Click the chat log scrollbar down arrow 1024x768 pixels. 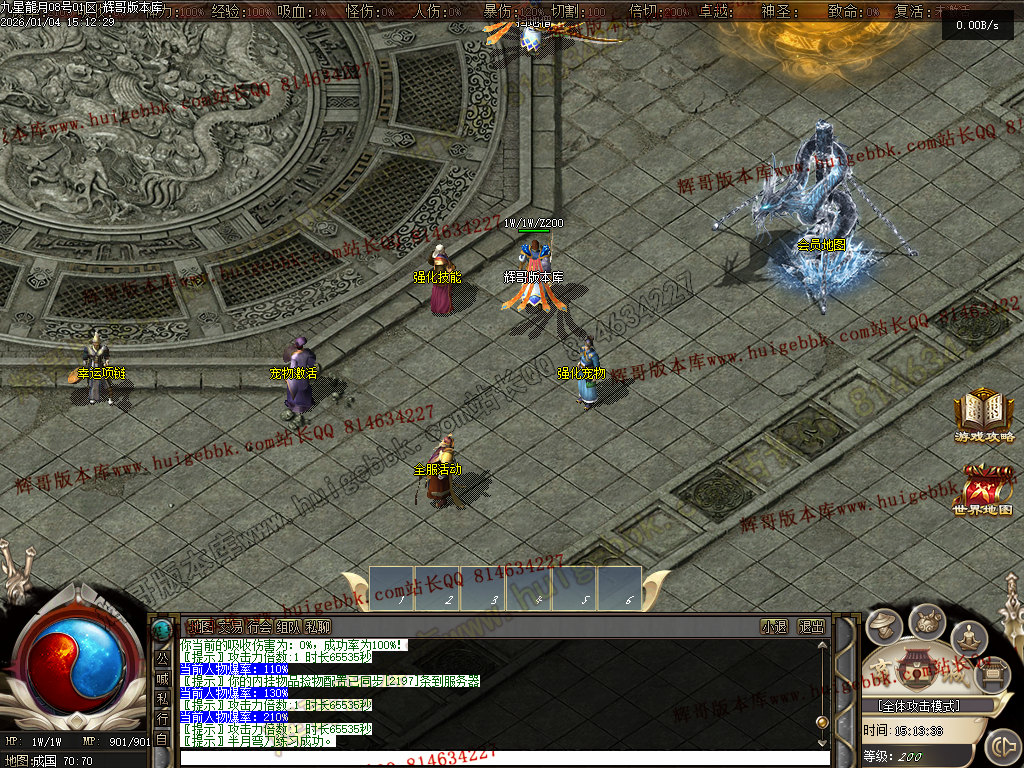[822, 740]
